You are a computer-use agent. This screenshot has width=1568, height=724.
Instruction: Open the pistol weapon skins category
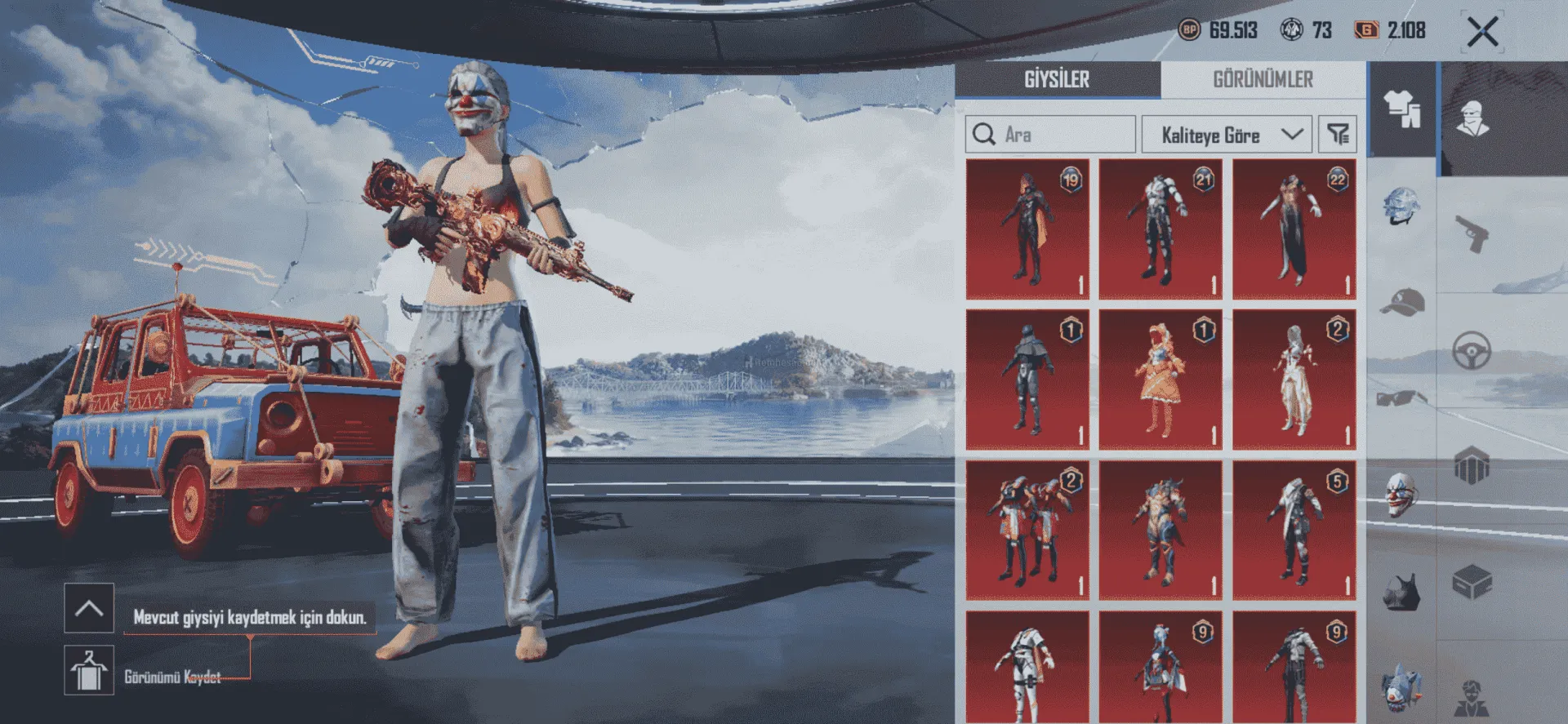(x=1472, y=234)
